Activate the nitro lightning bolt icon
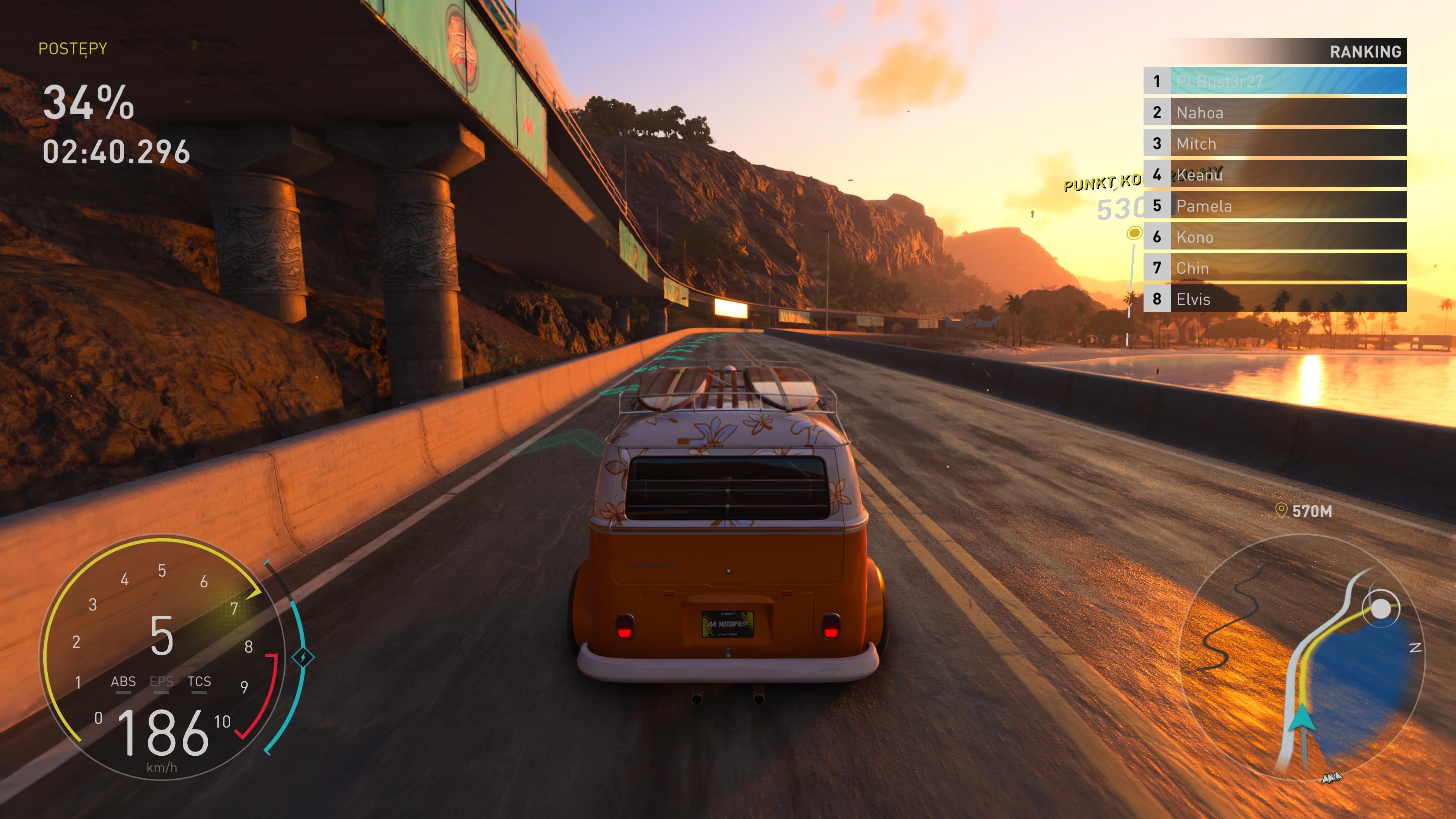This screenshot has width=1456, height=819. click(x=303, y=657)
